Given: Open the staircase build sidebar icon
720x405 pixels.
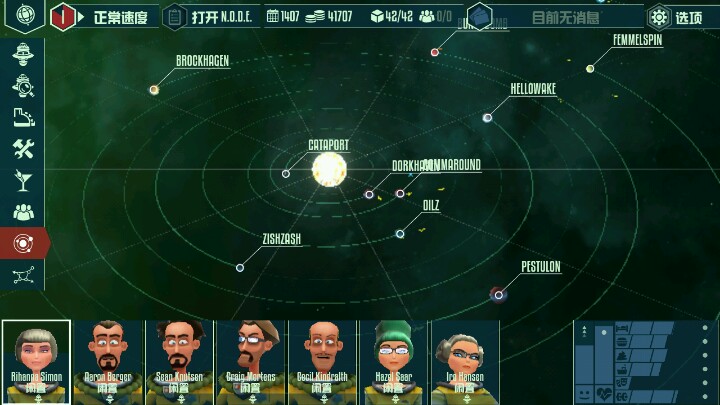Looking at the screenshot, I should pos(23,118).
